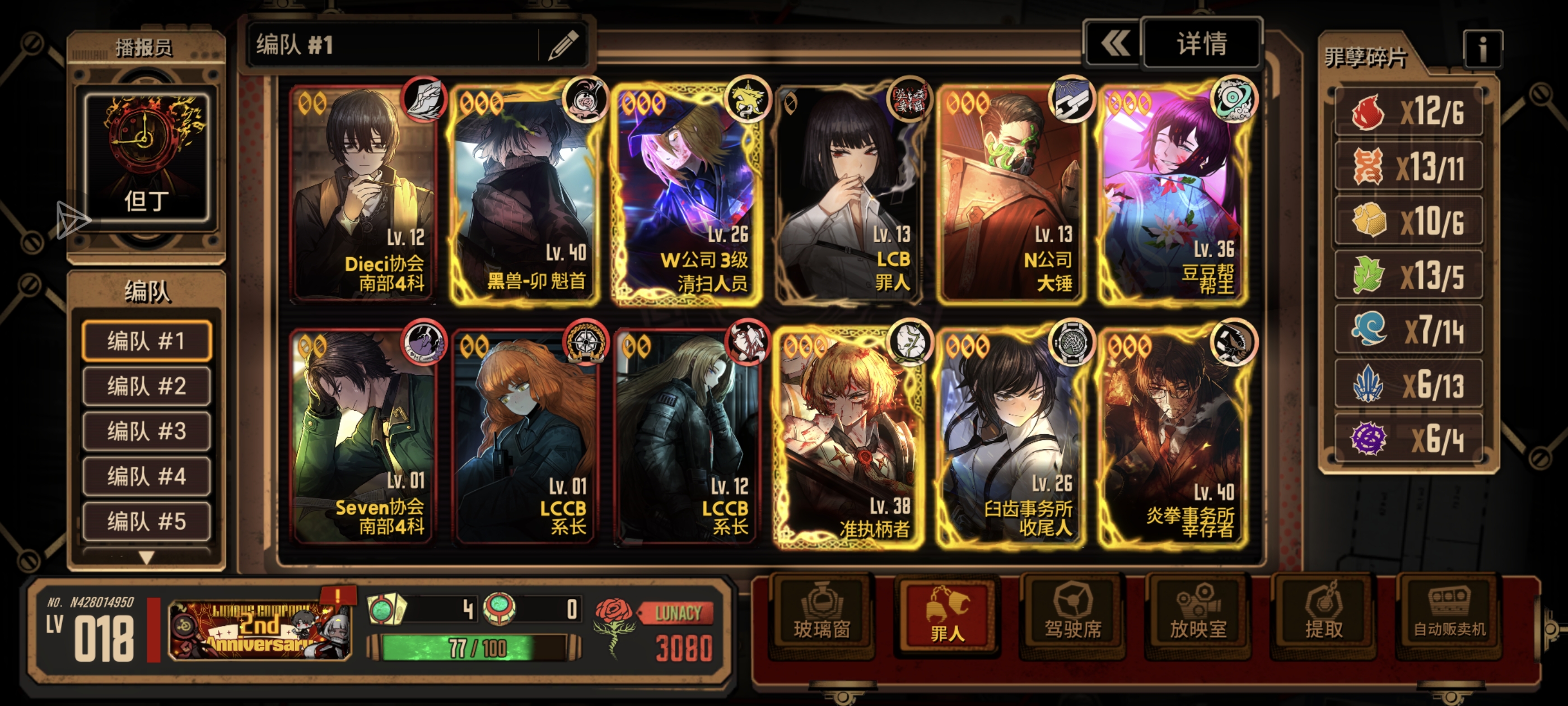
Task: Choose the 黑兽-卯 魁首 card
Action: 525,195
